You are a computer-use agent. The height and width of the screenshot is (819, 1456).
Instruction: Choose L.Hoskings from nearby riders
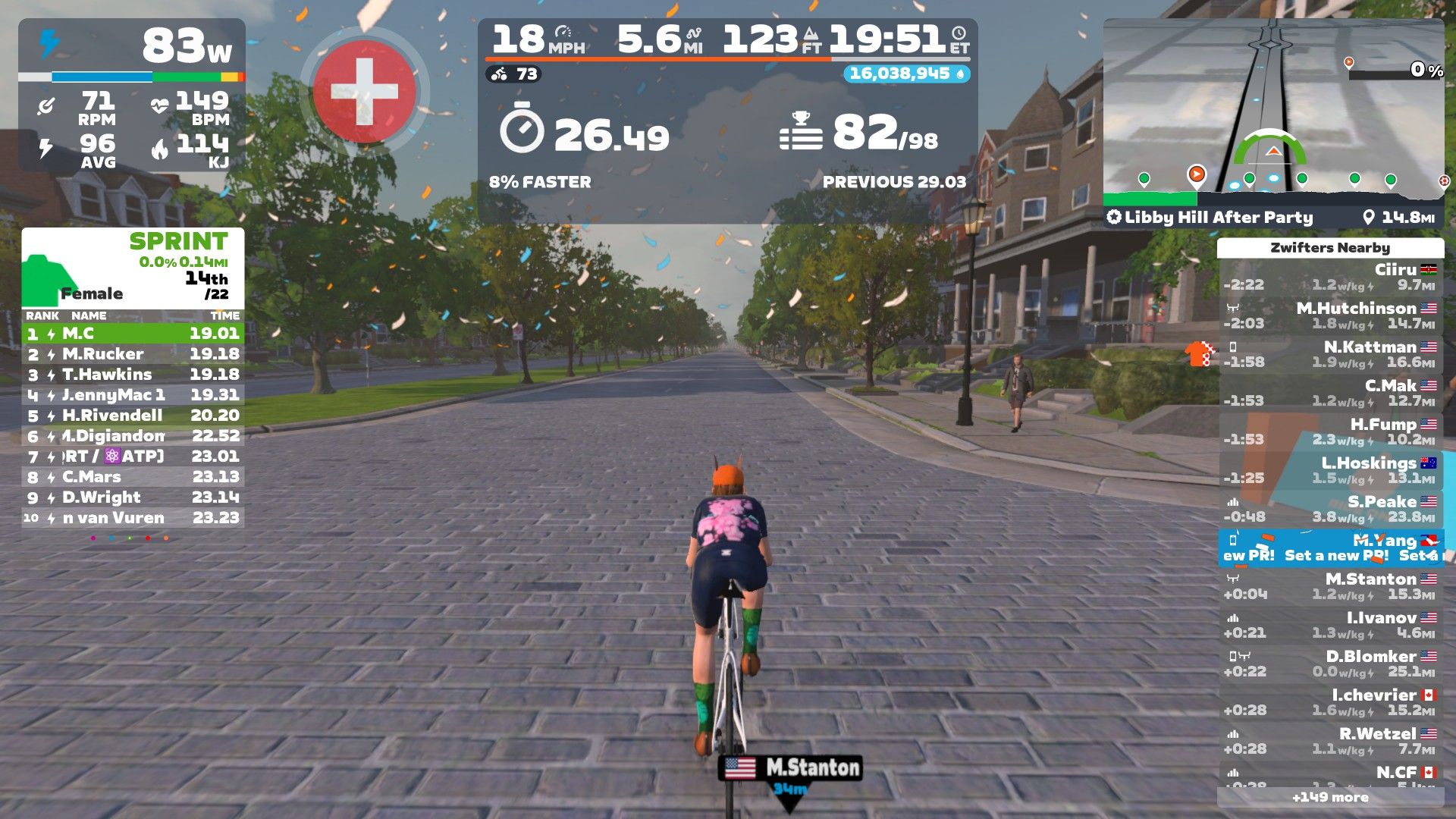point(1330,470)
